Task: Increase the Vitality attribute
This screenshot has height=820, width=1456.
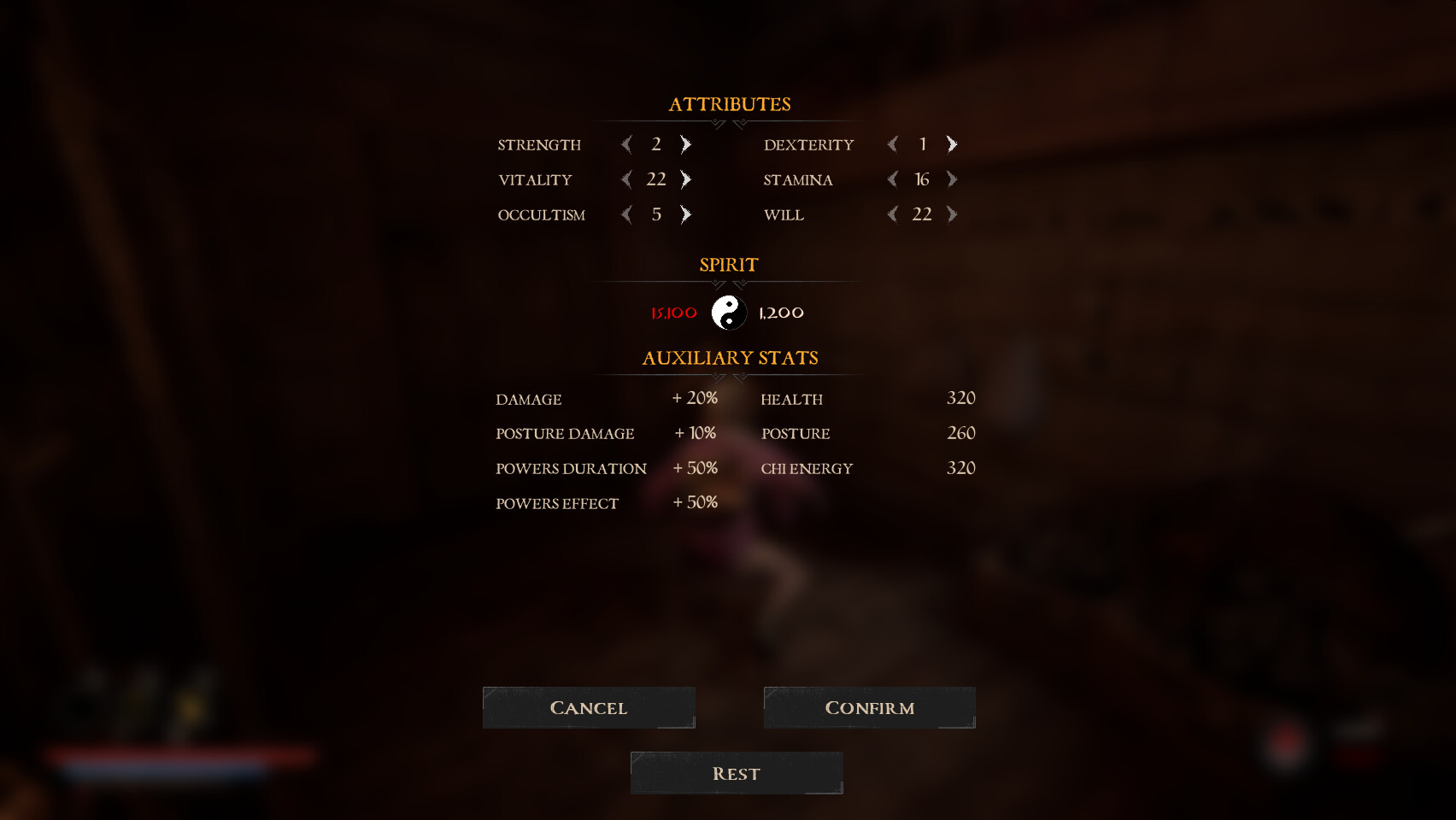Action: point(684,179)
